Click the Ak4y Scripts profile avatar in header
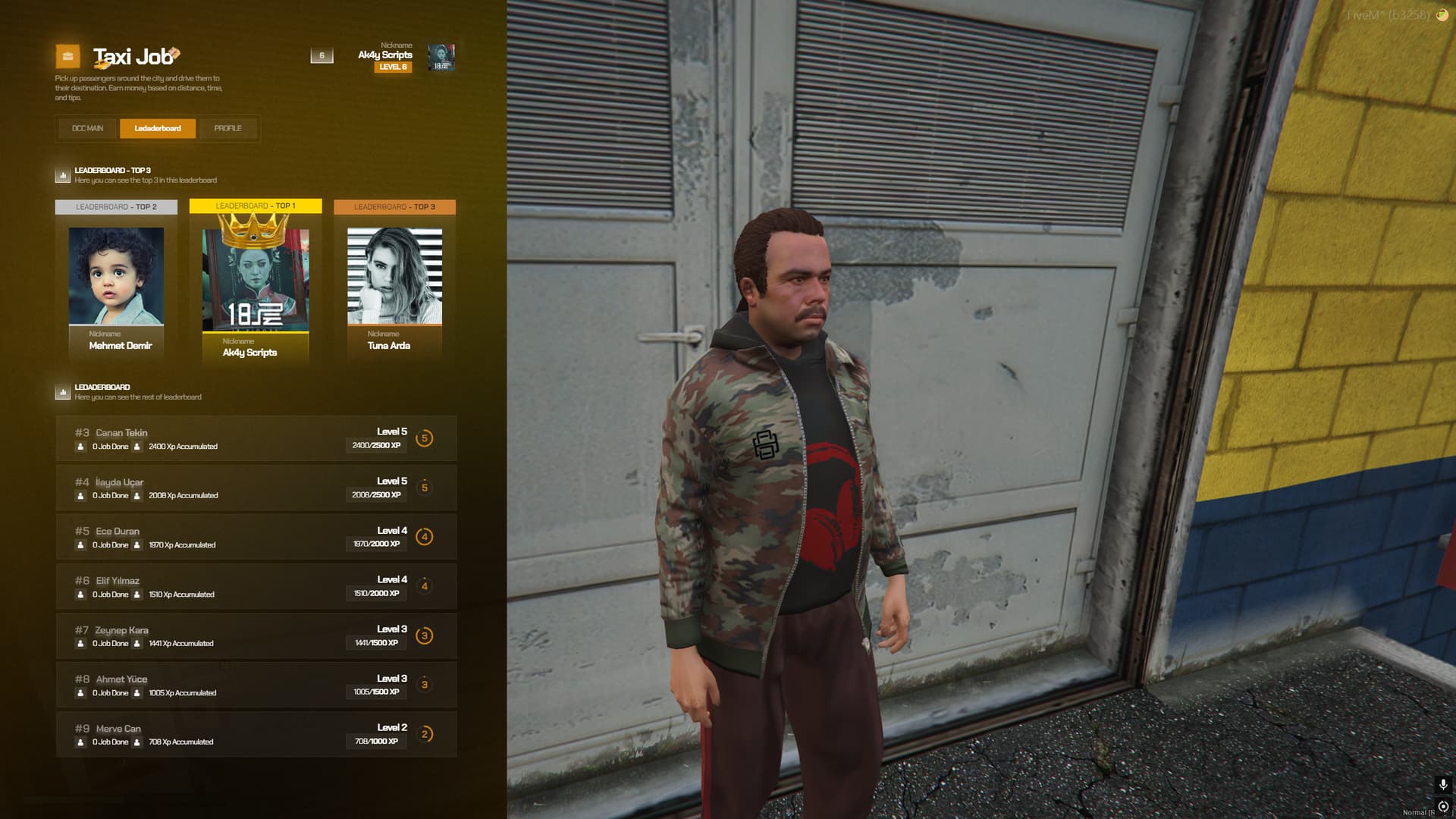1456x819 pixels. 441,57
